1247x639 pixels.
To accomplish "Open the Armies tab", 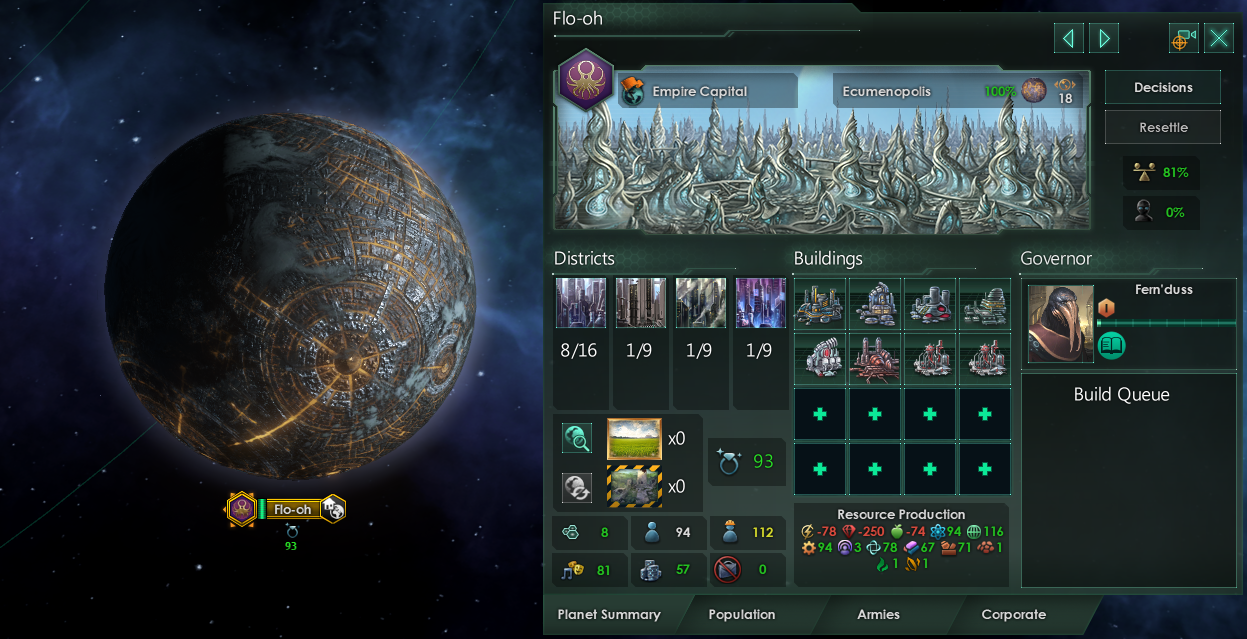I will pos(878,615).
